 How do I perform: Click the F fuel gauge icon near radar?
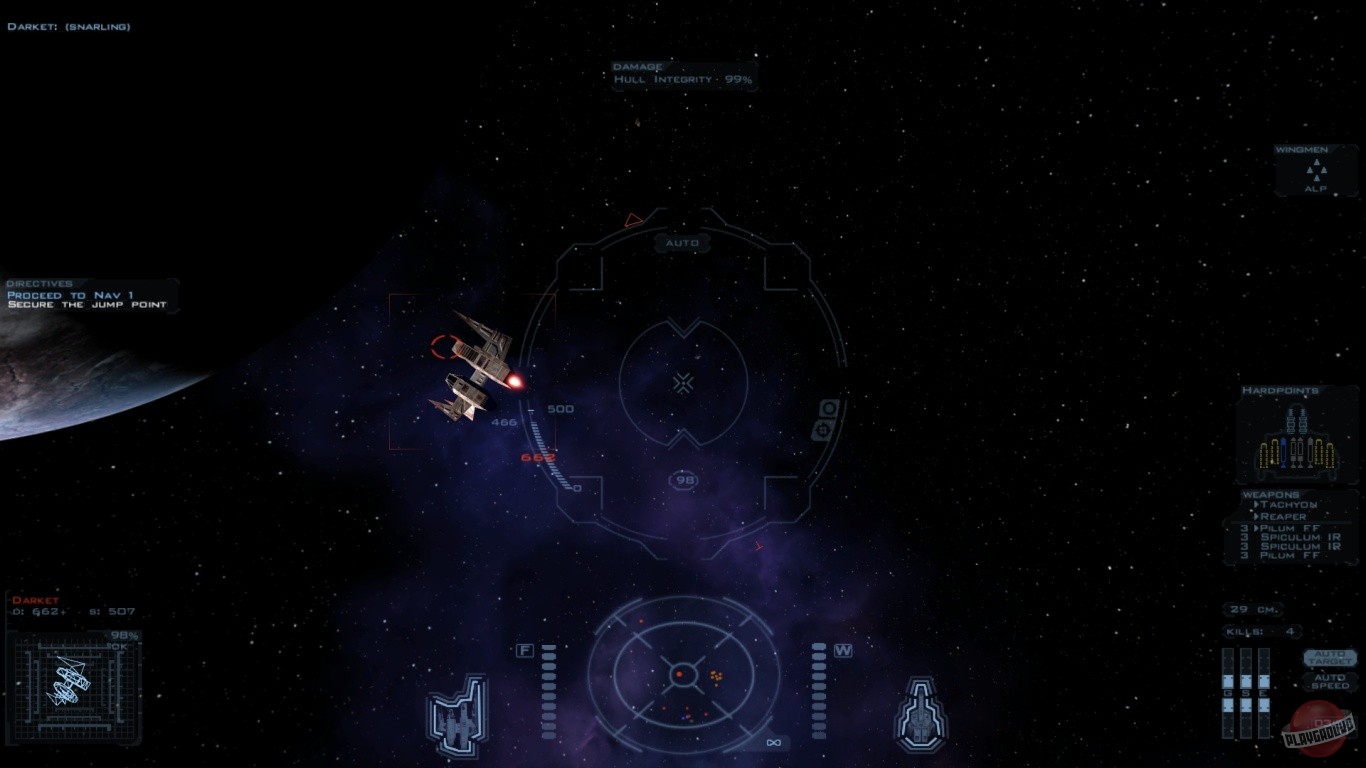click(x=524, y=649)
